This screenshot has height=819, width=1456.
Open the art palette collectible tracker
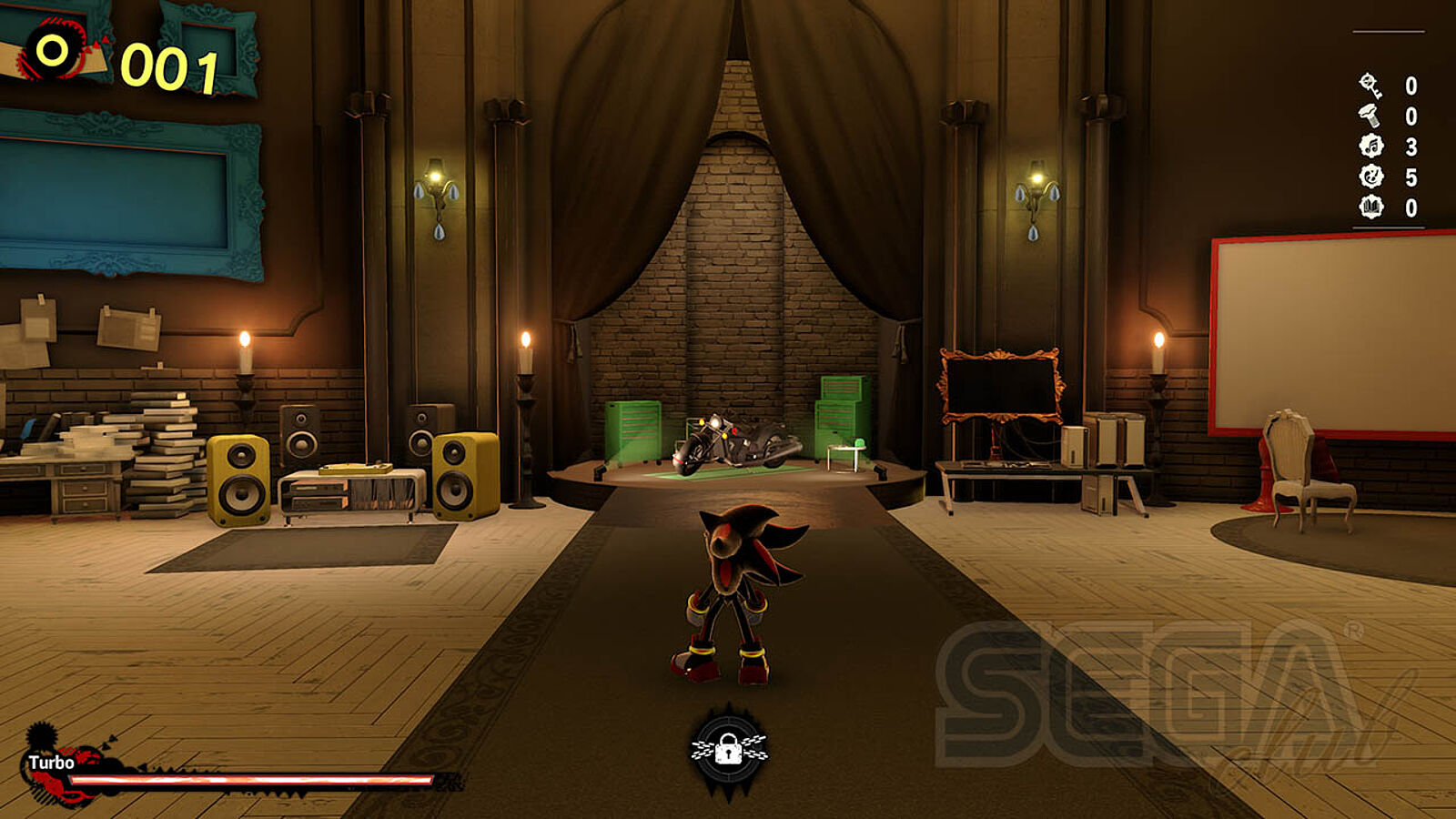1370,177
